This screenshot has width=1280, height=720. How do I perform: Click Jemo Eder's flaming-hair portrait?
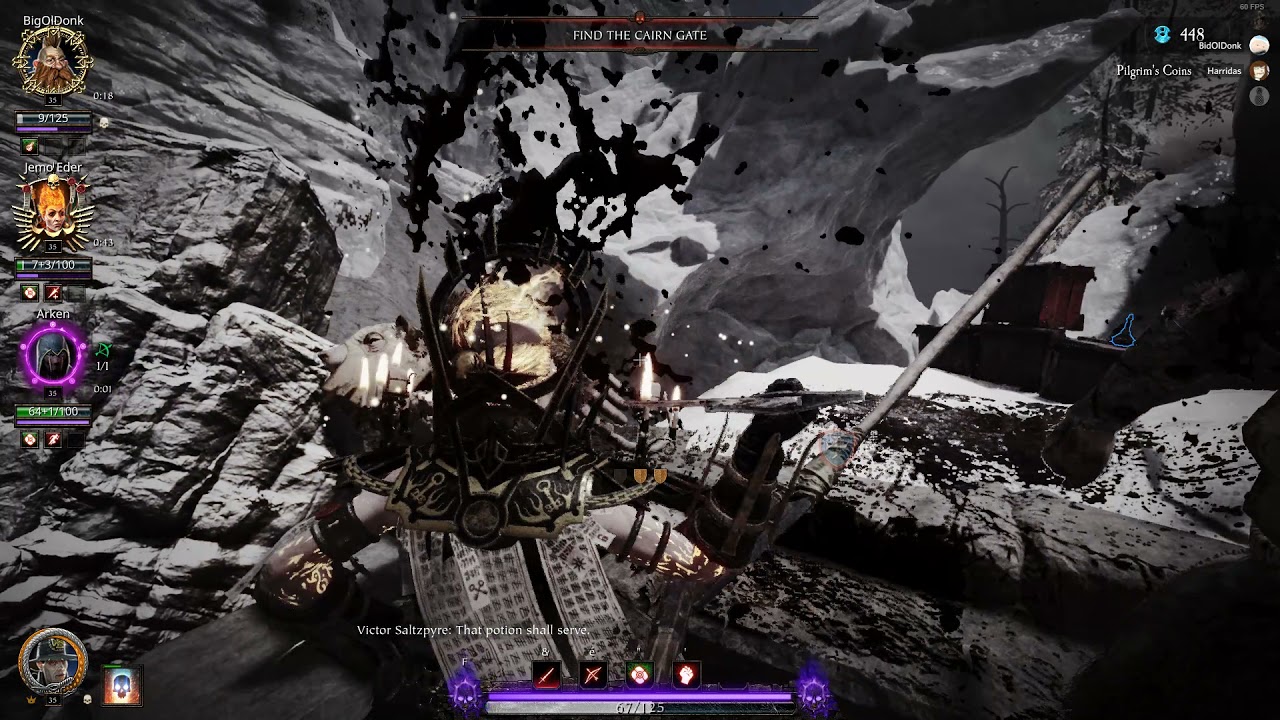(x=52, y=210)
